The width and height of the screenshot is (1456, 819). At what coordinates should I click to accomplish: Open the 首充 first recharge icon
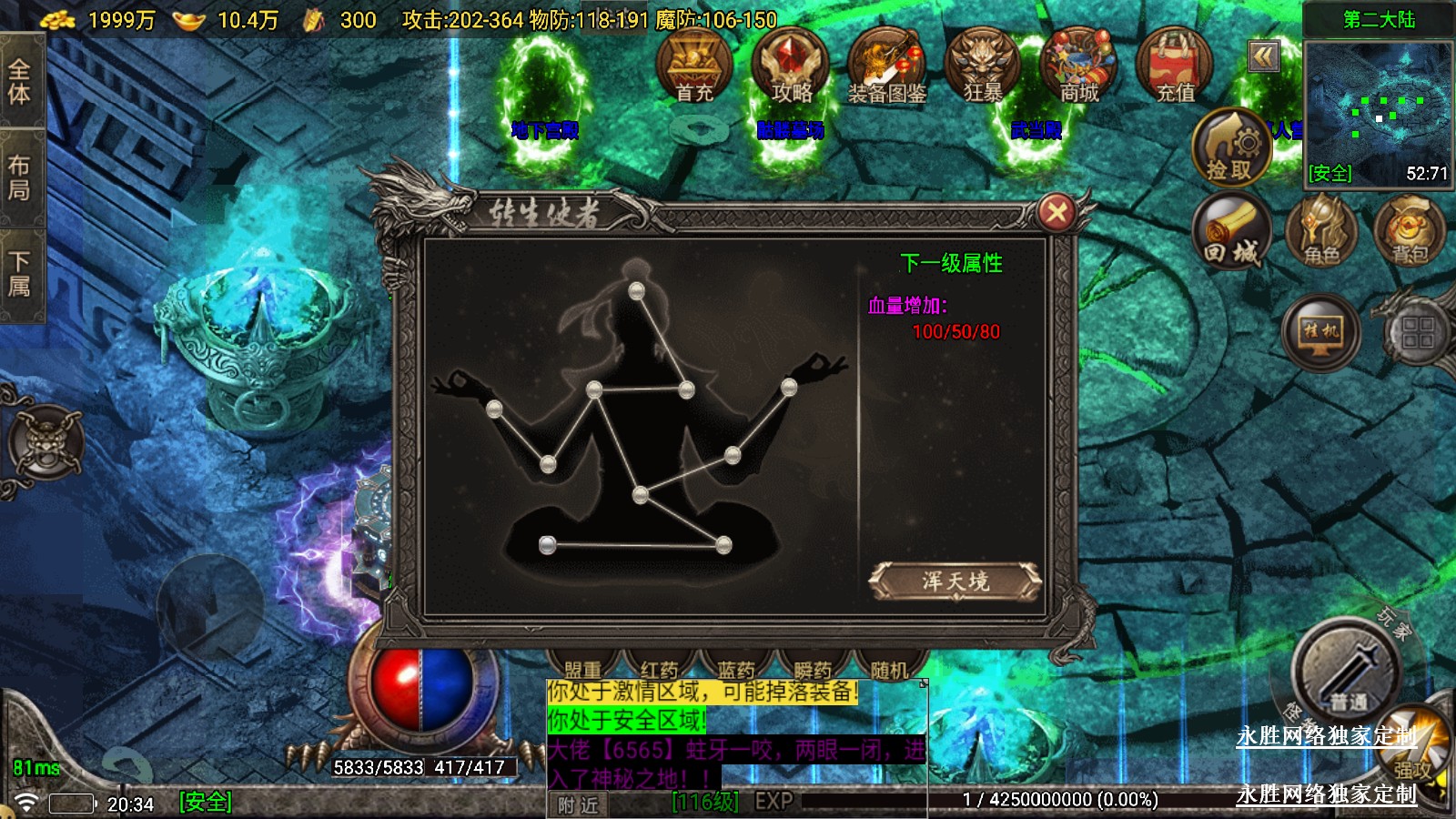click(694, 66)
